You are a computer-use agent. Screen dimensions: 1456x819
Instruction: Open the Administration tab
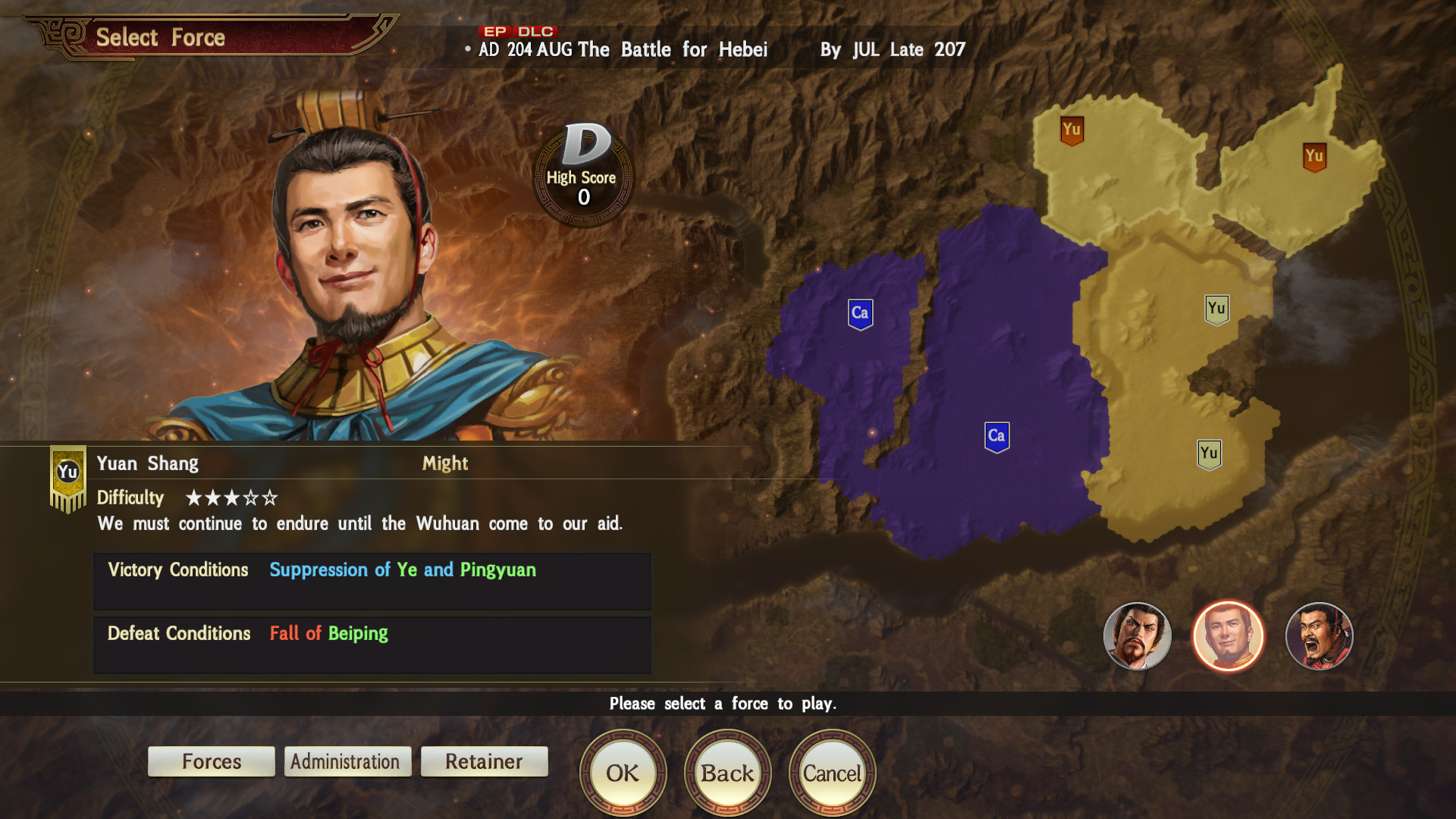coord(347,761)
